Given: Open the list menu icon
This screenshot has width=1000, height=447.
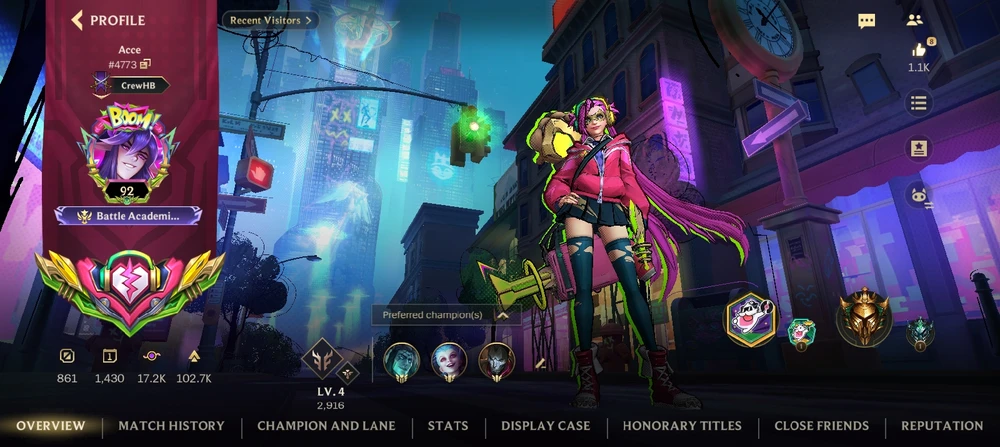Looking at the screenshot, I should click(x=919, y=103).
